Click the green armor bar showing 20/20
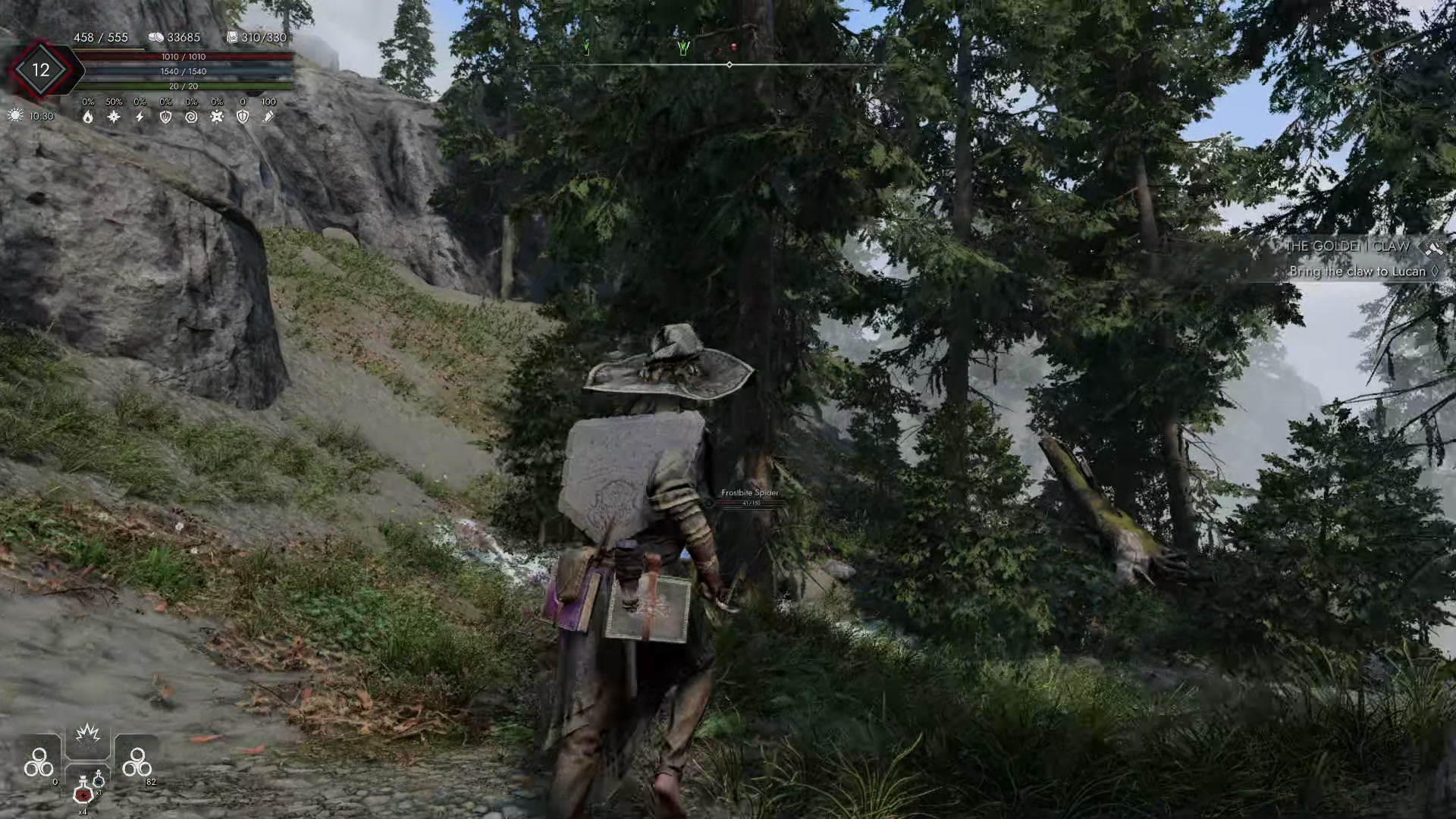 182,87
